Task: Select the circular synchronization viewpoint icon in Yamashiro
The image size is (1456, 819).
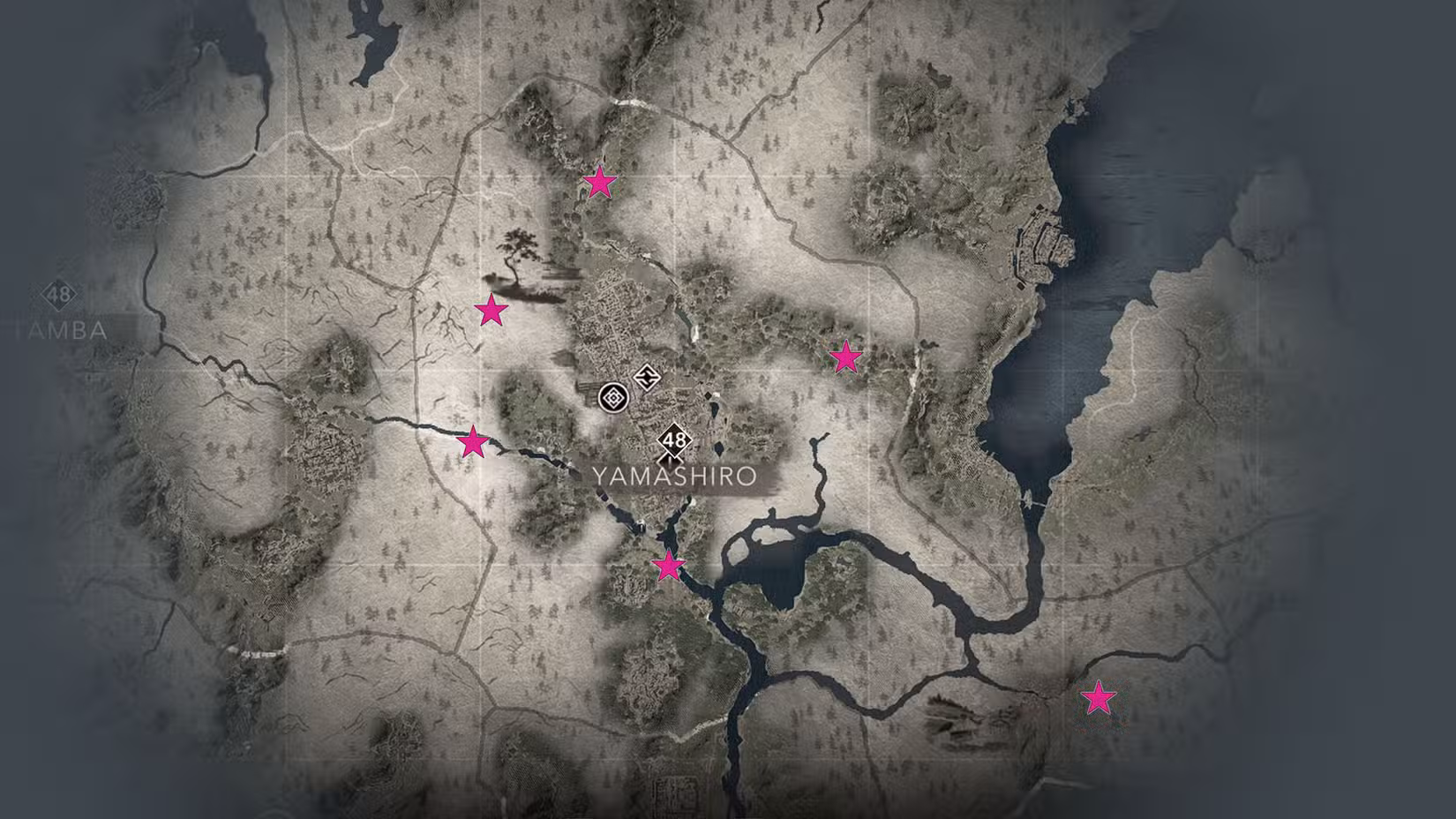Action: [615, 397]
